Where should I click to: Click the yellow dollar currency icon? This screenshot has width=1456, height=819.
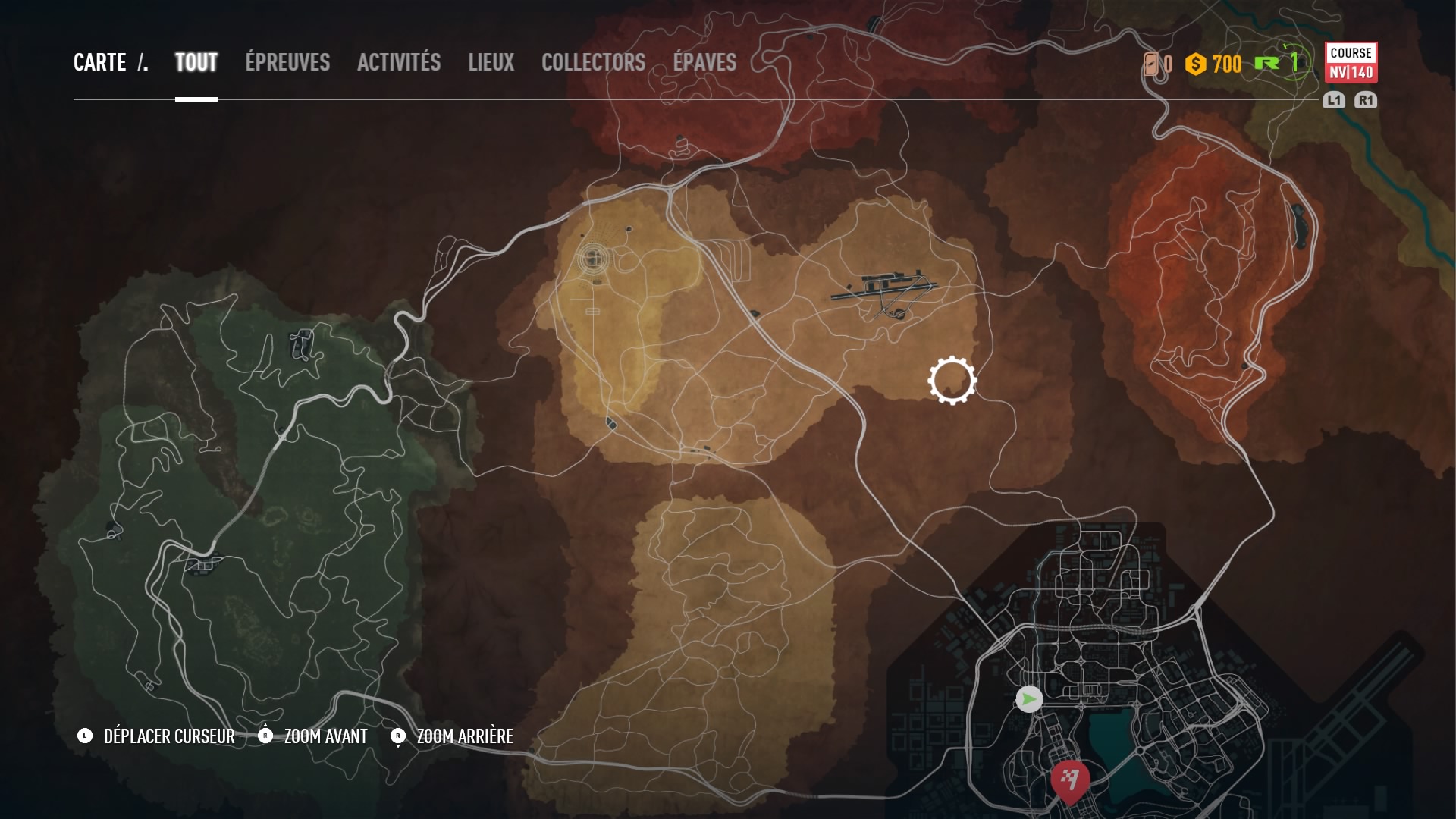pyautogui.click(x=1196, y=65)
